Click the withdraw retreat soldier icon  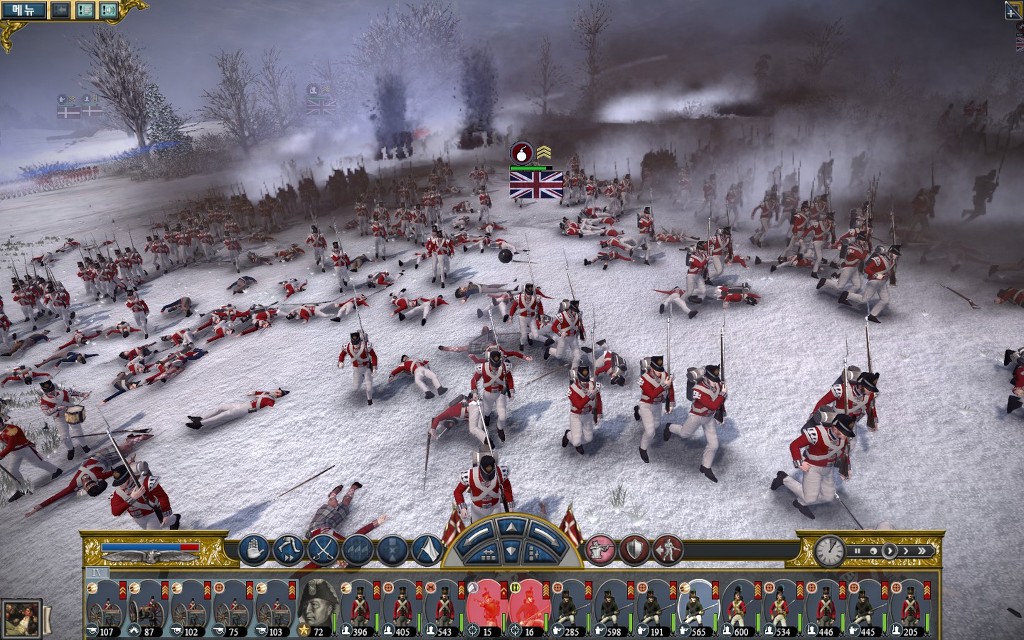667,550
